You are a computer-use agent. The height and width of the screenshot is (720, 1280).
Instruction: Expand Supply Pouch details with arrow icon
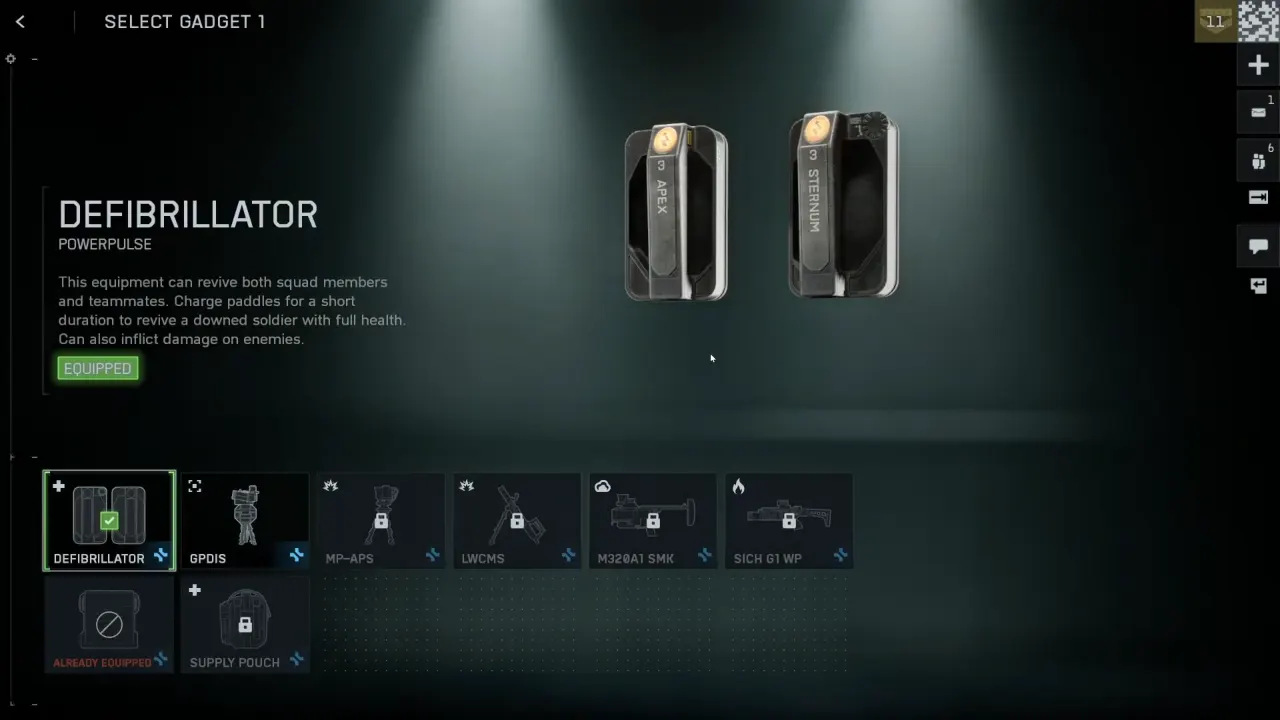[x=296, y=660]
